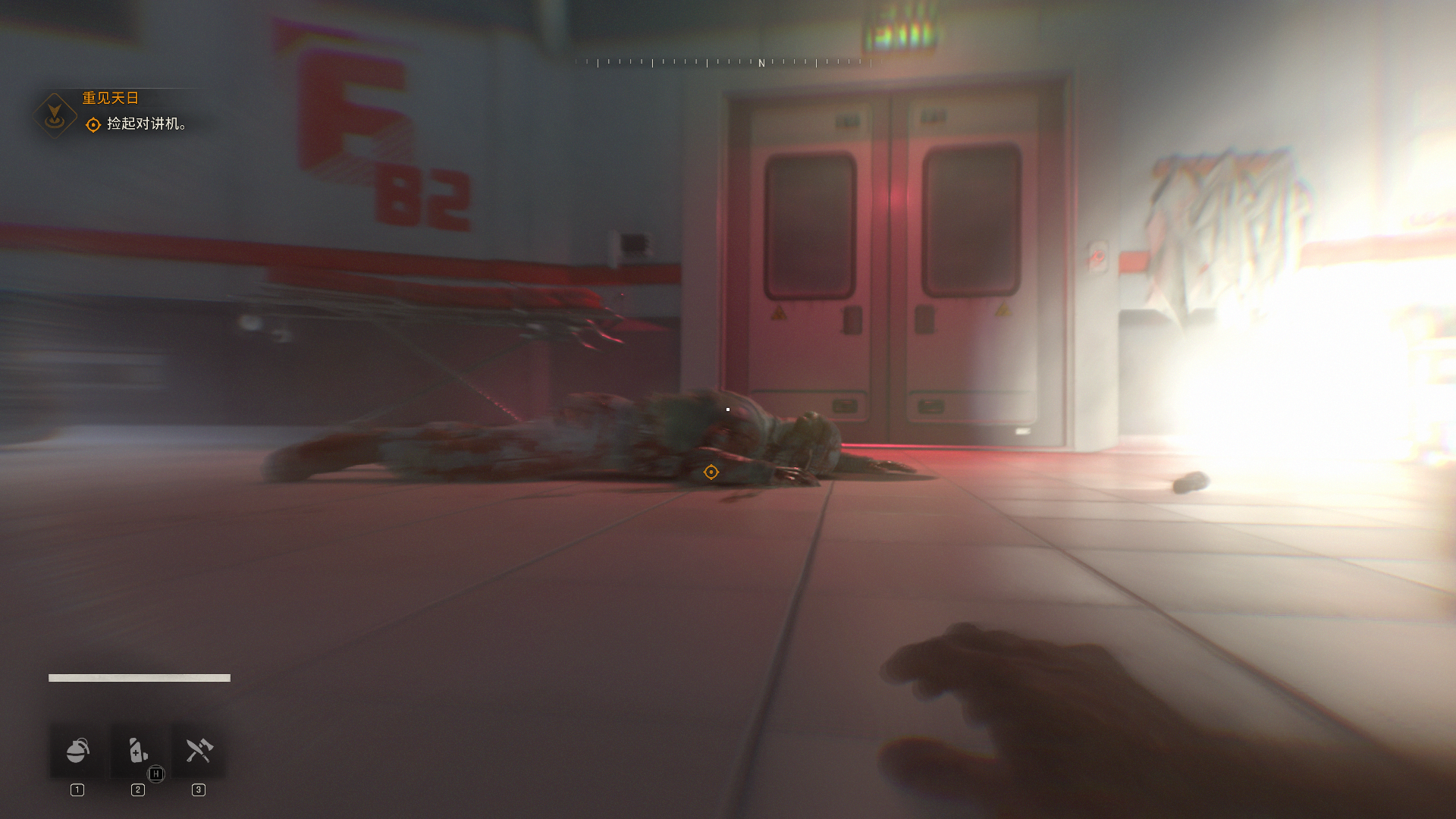Choose the crossed tools slot

[x=199, y=751]
